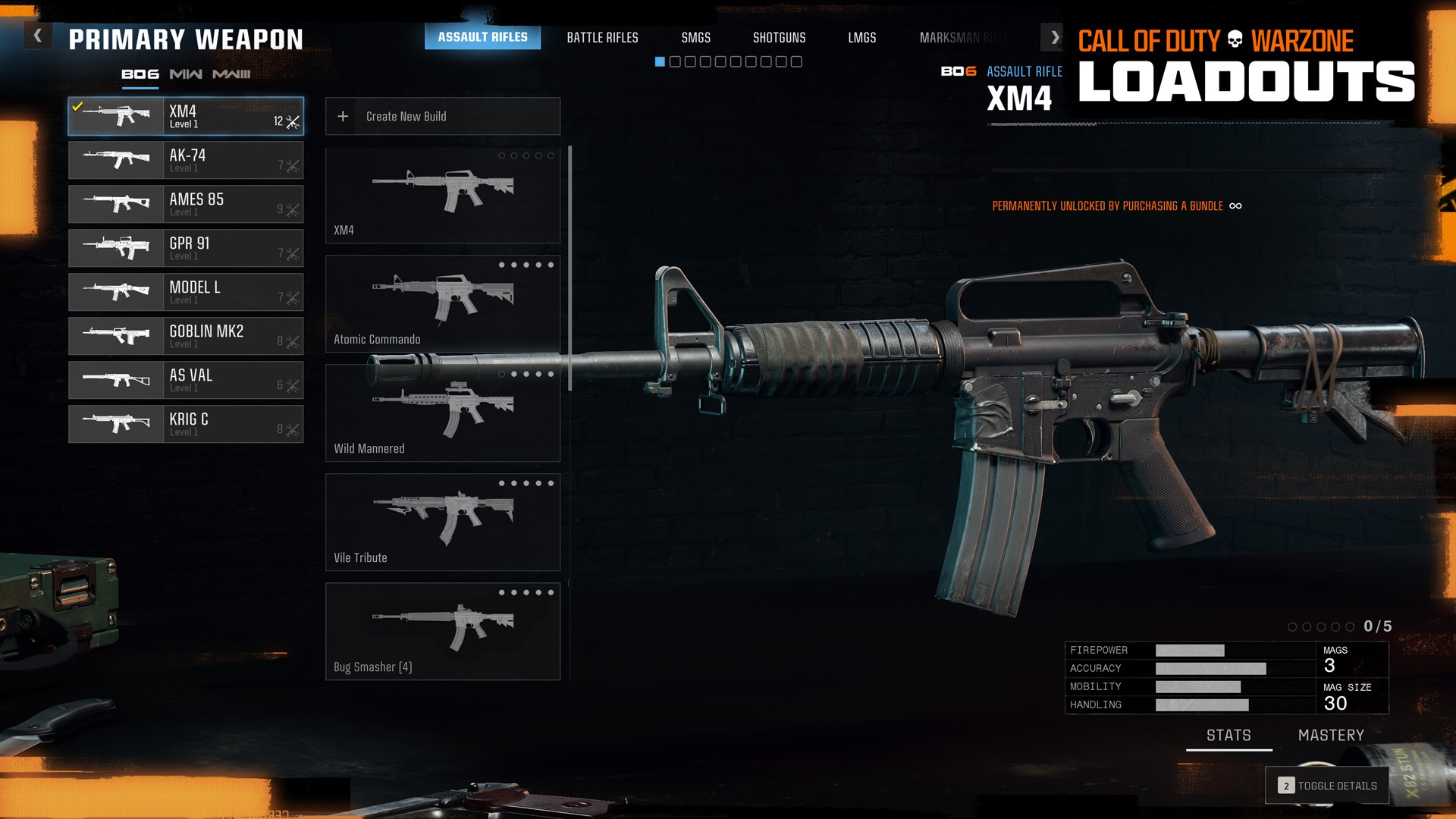Go back with the left arrow button
Screen dimensions: 1456x819
click(38, 36)
